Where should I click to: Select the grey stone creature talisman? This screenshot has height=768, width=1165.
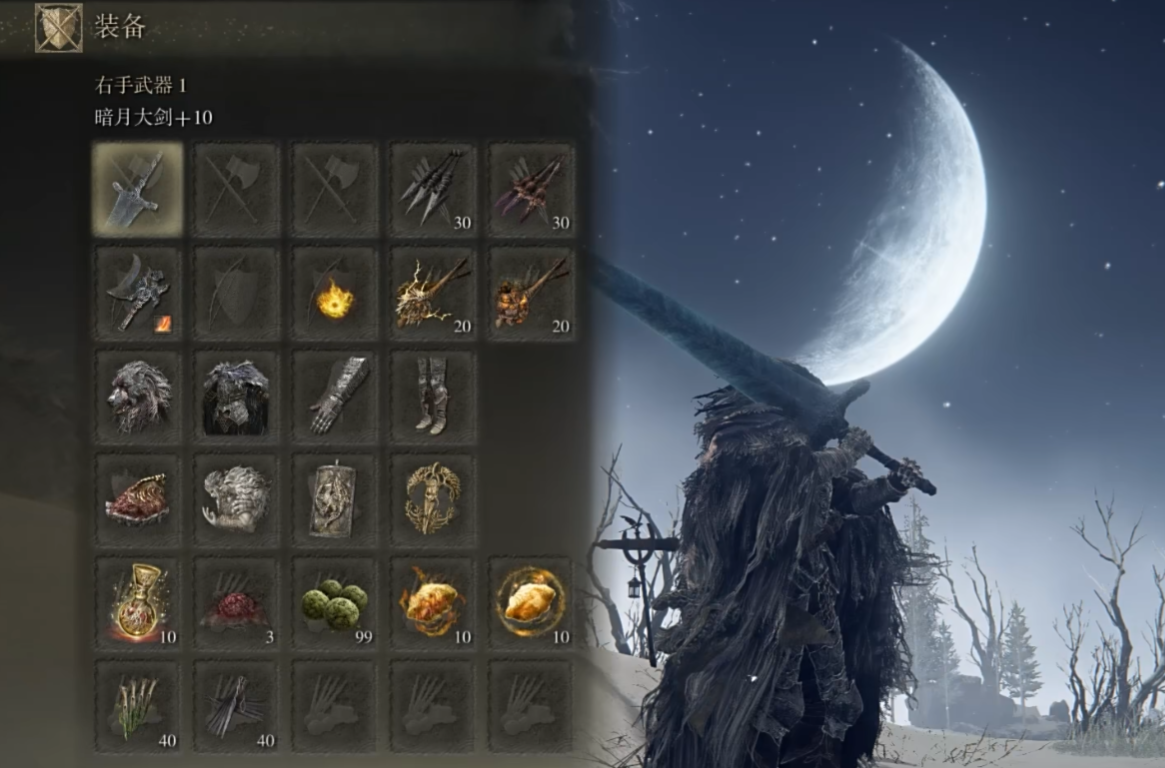[x=236, y=499]
